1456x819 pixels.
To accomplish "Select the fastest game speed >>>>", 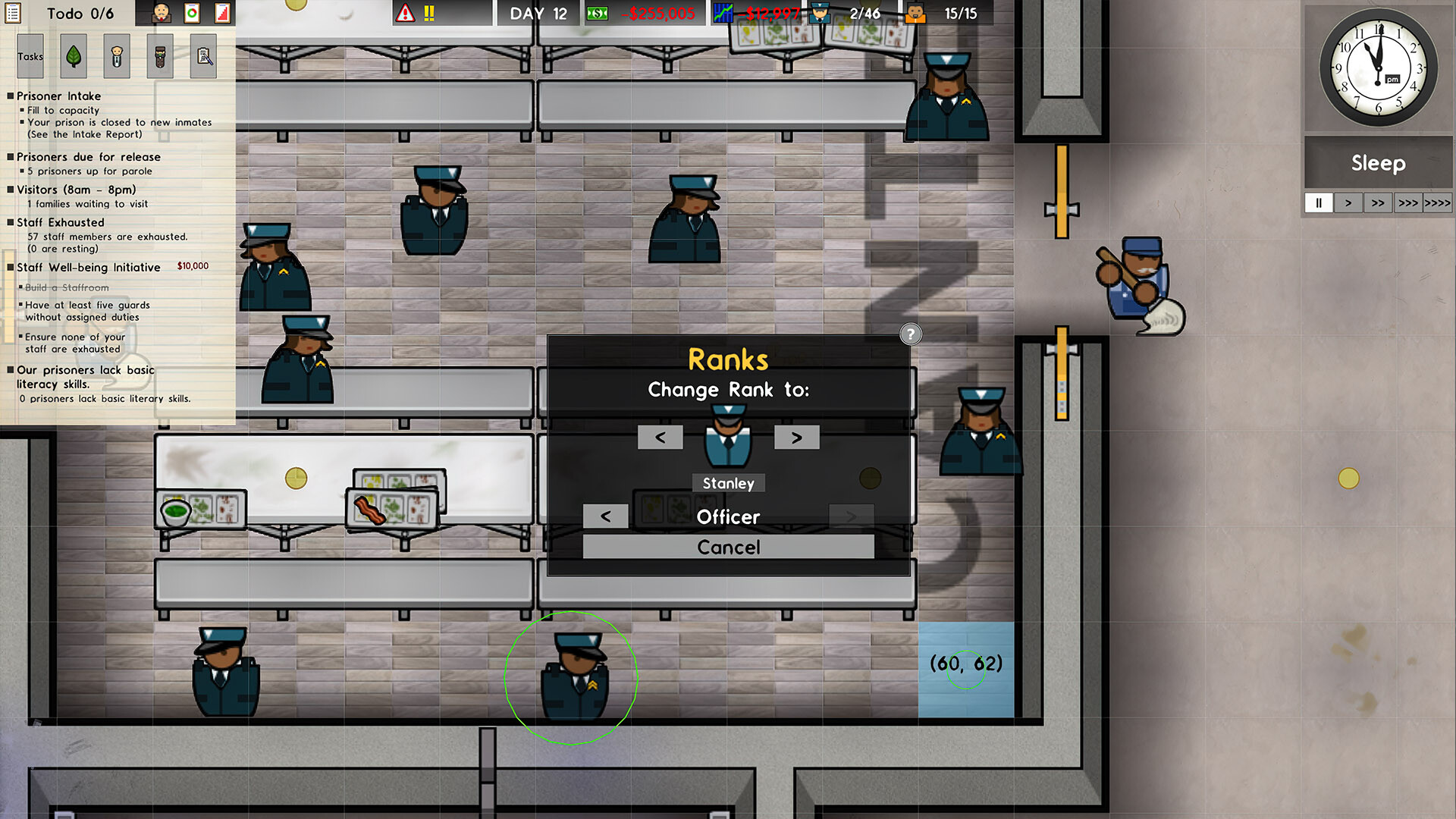I will coord(1438,202).
